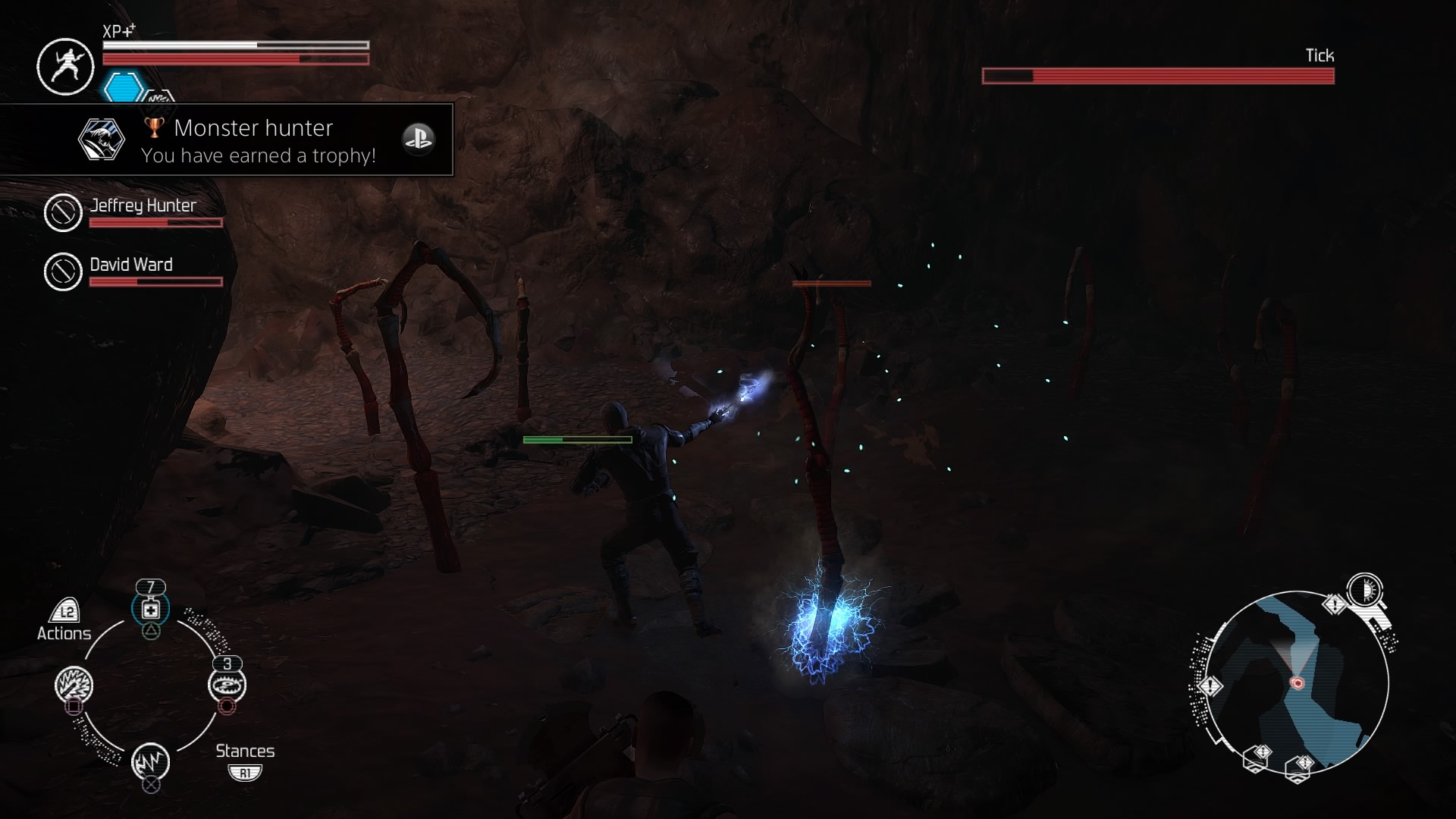This screenshot has width=1456, height=819.
Task: Click the minimap's left-edge exclamation marker
Action: point(1210,686)
